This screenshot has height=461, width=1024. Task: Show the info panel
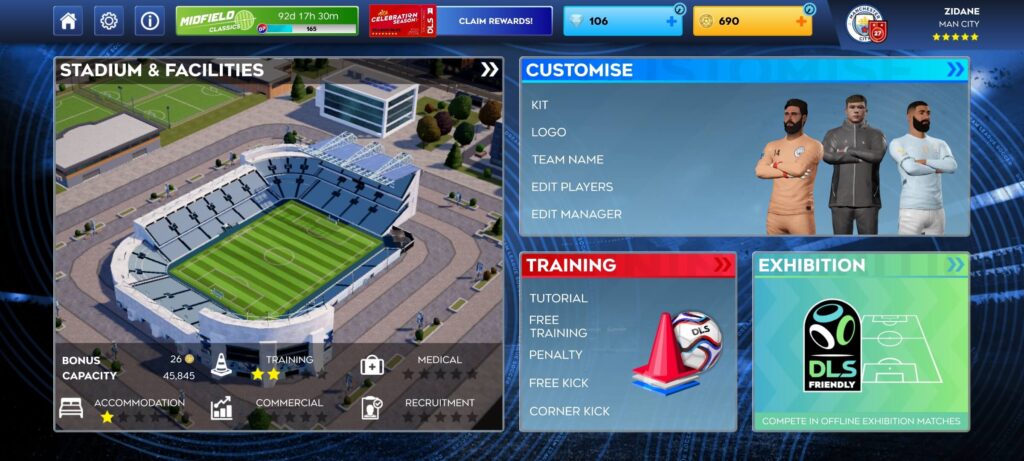pos(150,20)
